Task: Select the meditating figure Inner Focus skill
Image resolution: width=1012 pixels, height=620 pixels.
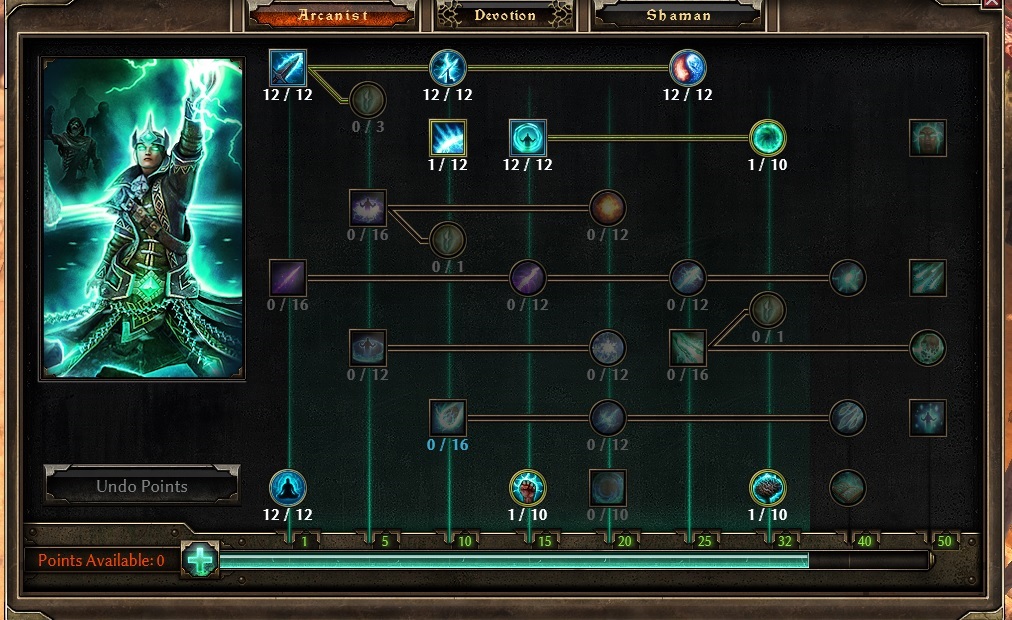Action: click(x=288, y=488)
